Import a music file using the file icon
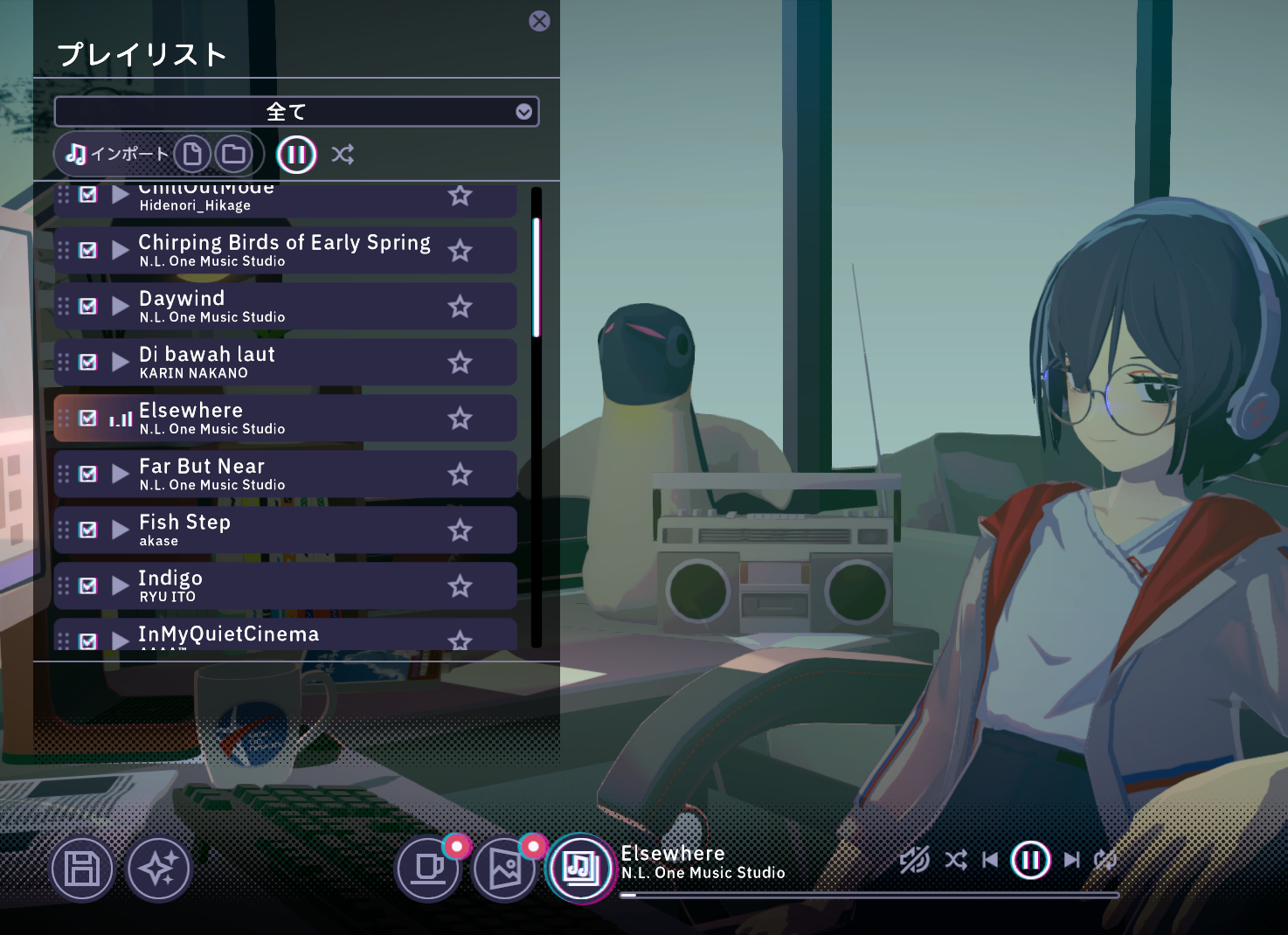The width and height of the screenshot is (1288, 935). coord(194,154)
